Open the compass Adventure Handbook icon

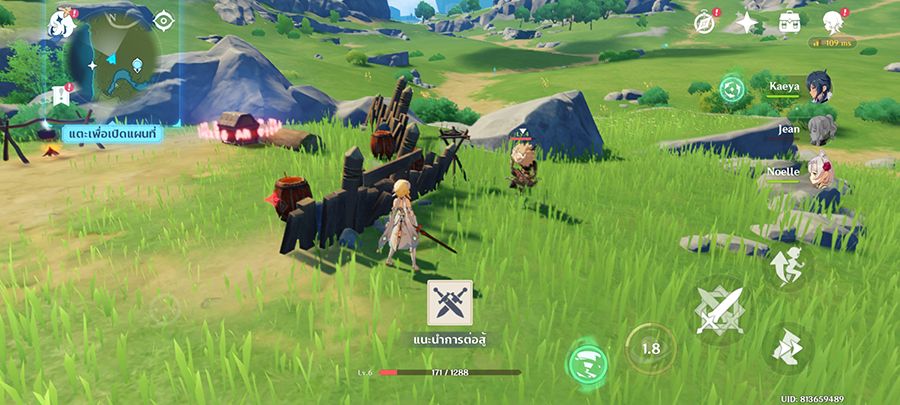pos(706,23)
